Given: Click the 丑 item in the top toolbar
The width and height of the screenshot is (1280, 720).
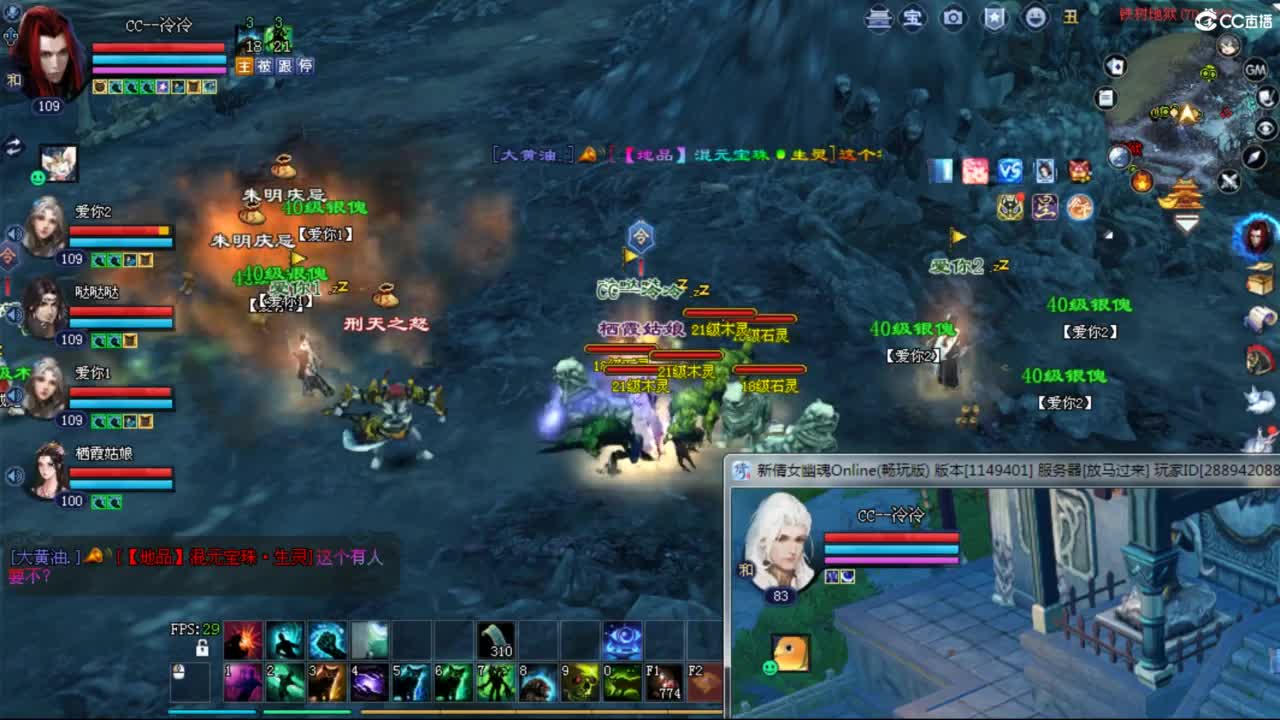Looking at the screenshot, I should click(1072, 18).
